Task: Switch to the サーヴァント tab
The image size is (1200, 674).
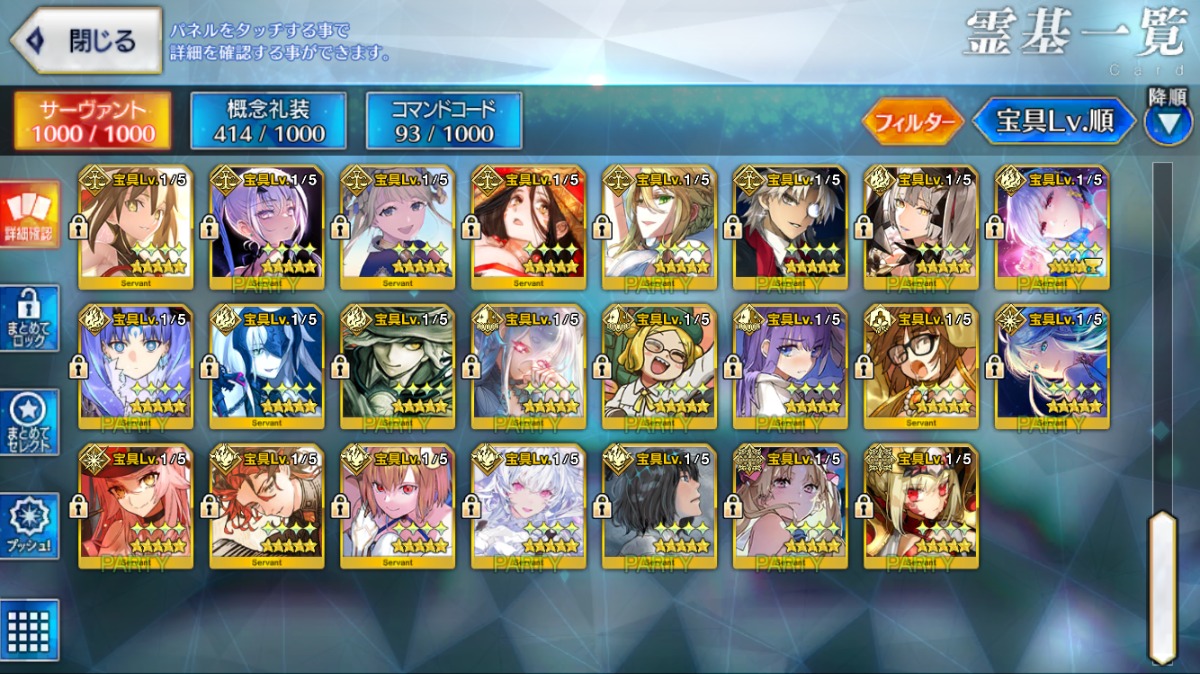Action: [x=92, y=121]
